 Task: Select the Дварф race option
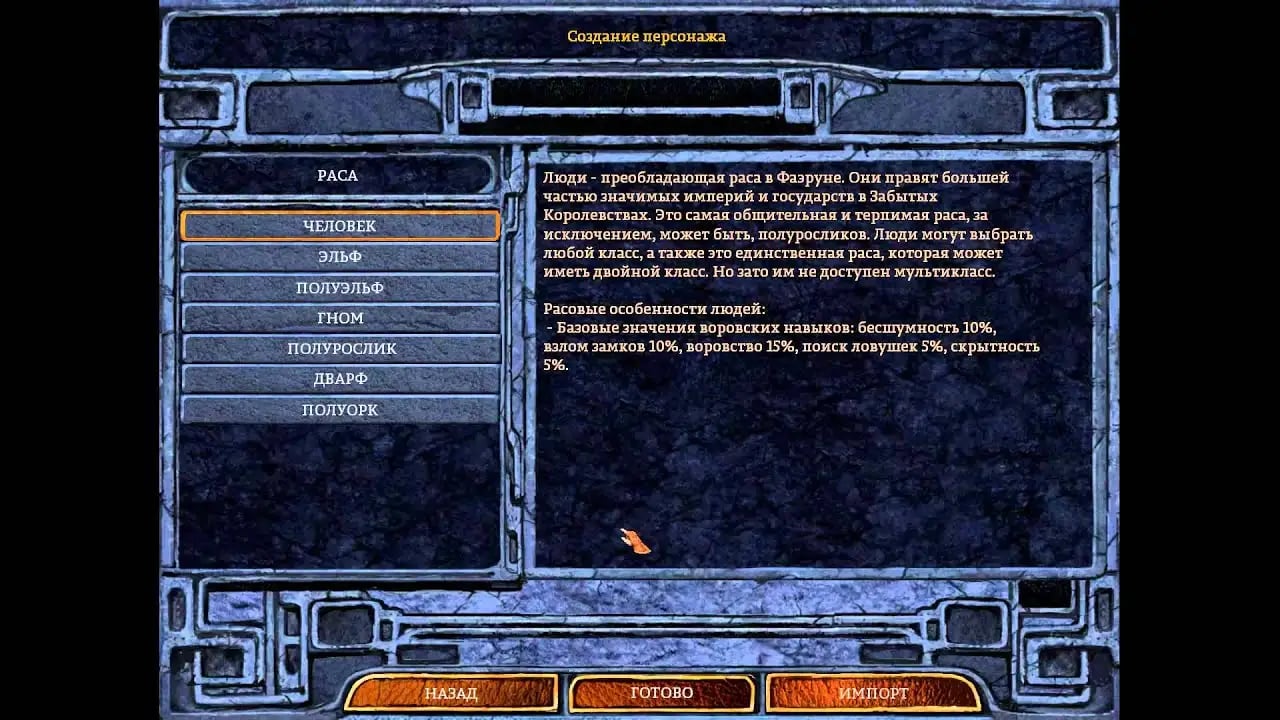[340, 379]
